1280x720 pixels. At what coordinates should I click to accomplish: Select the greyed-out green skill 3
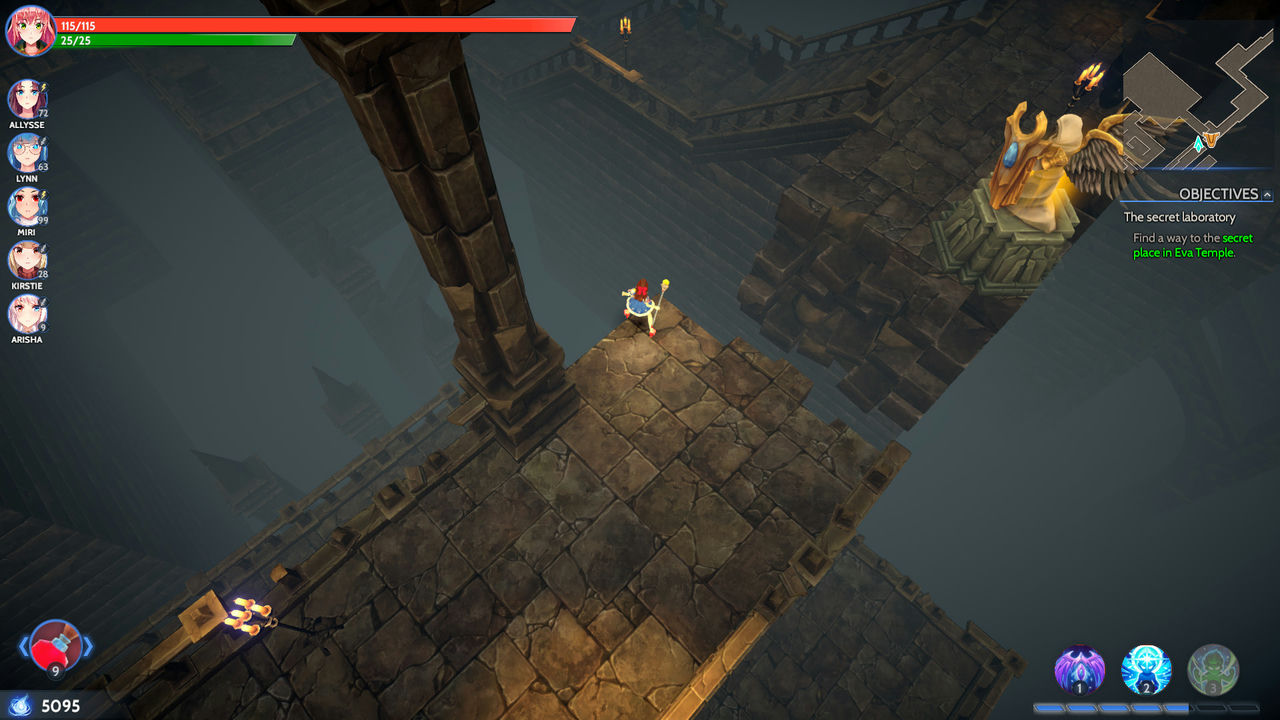tap(1213, 670)
